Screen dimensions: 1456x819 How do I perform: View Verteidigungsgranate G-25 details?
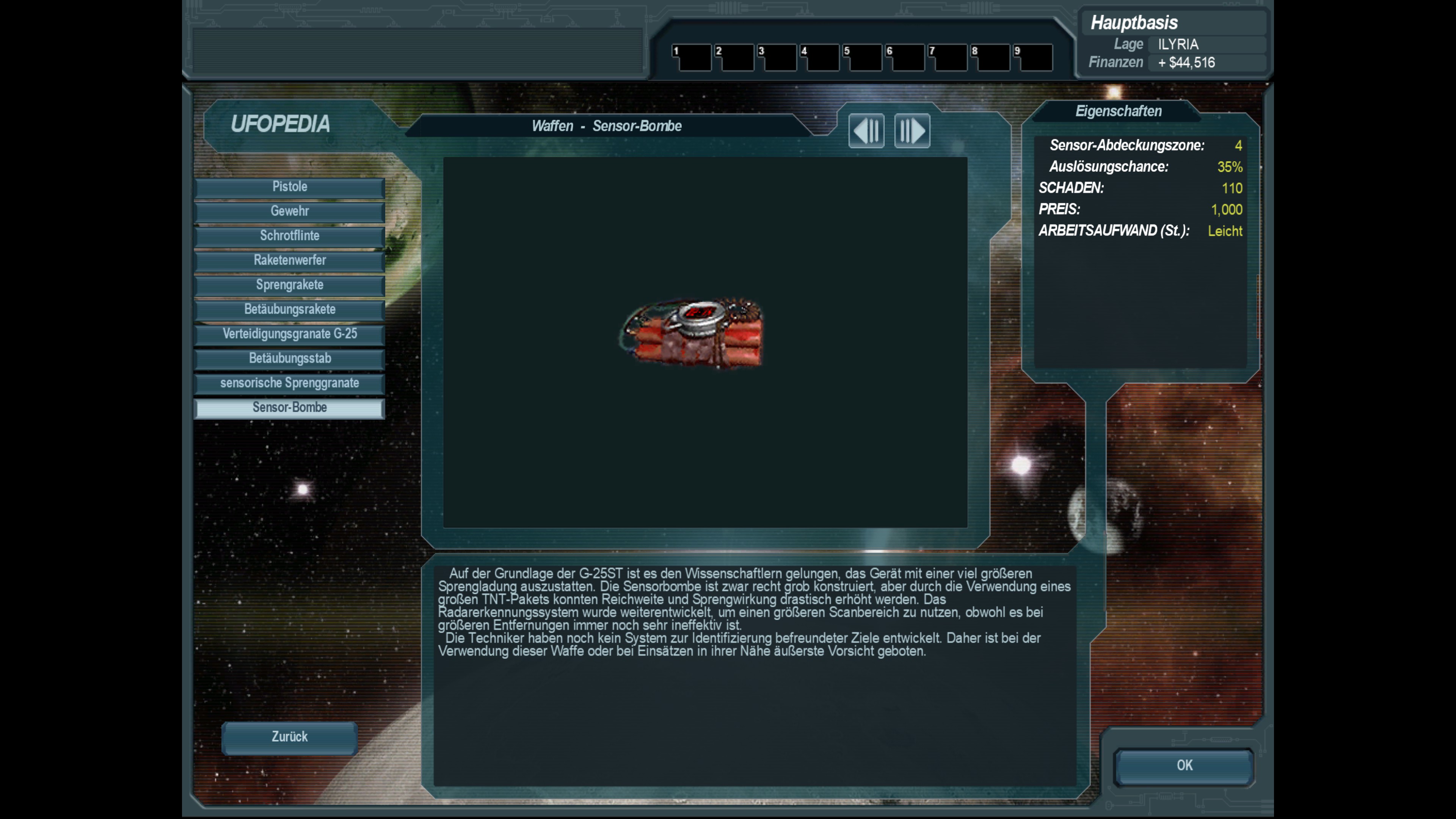pos(289,334)
